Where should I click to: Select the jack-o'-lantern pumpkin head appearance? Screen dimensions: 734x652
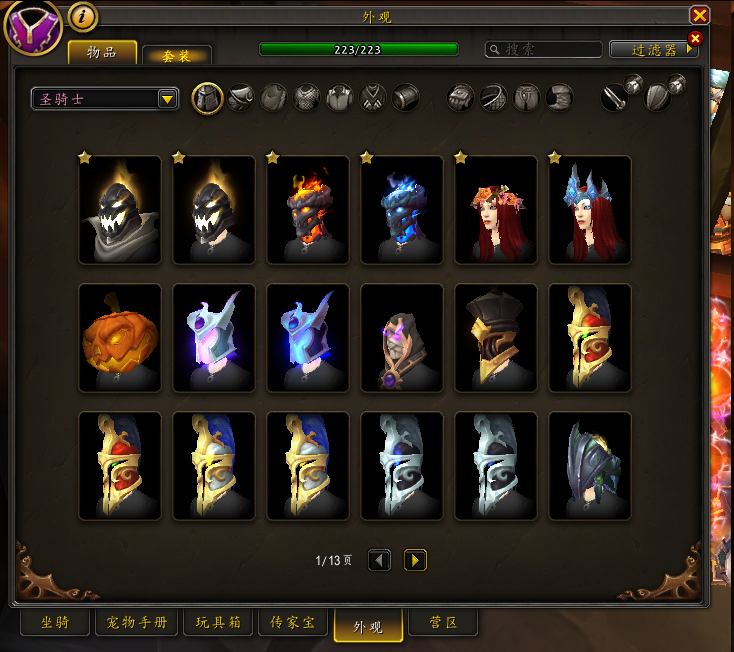[120, 338]
